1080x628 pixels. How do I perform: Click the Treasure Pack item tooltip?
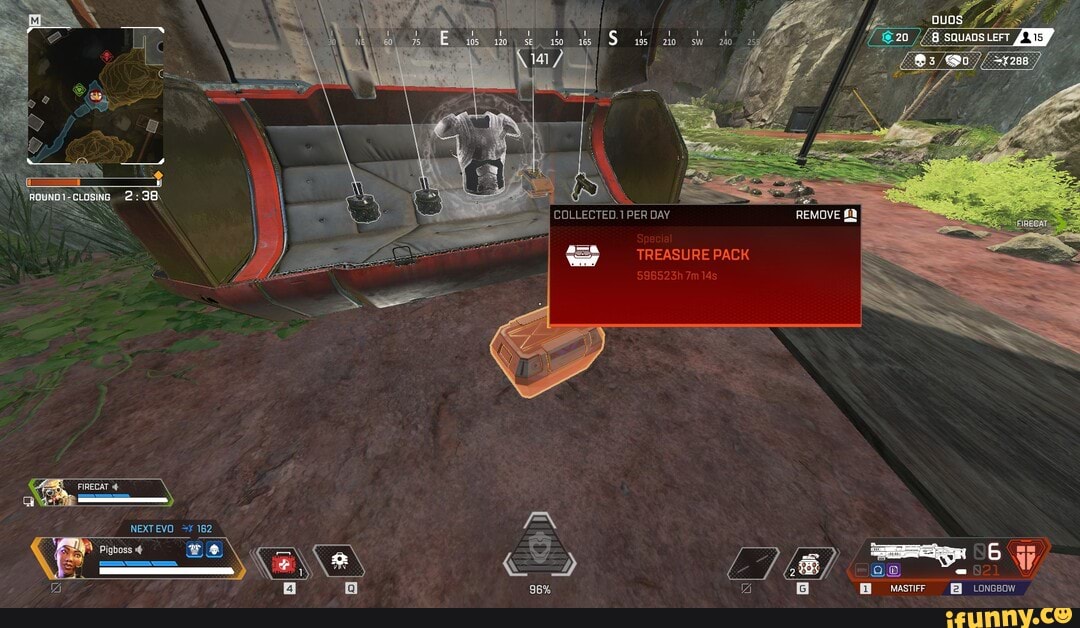tap(704, 266)
